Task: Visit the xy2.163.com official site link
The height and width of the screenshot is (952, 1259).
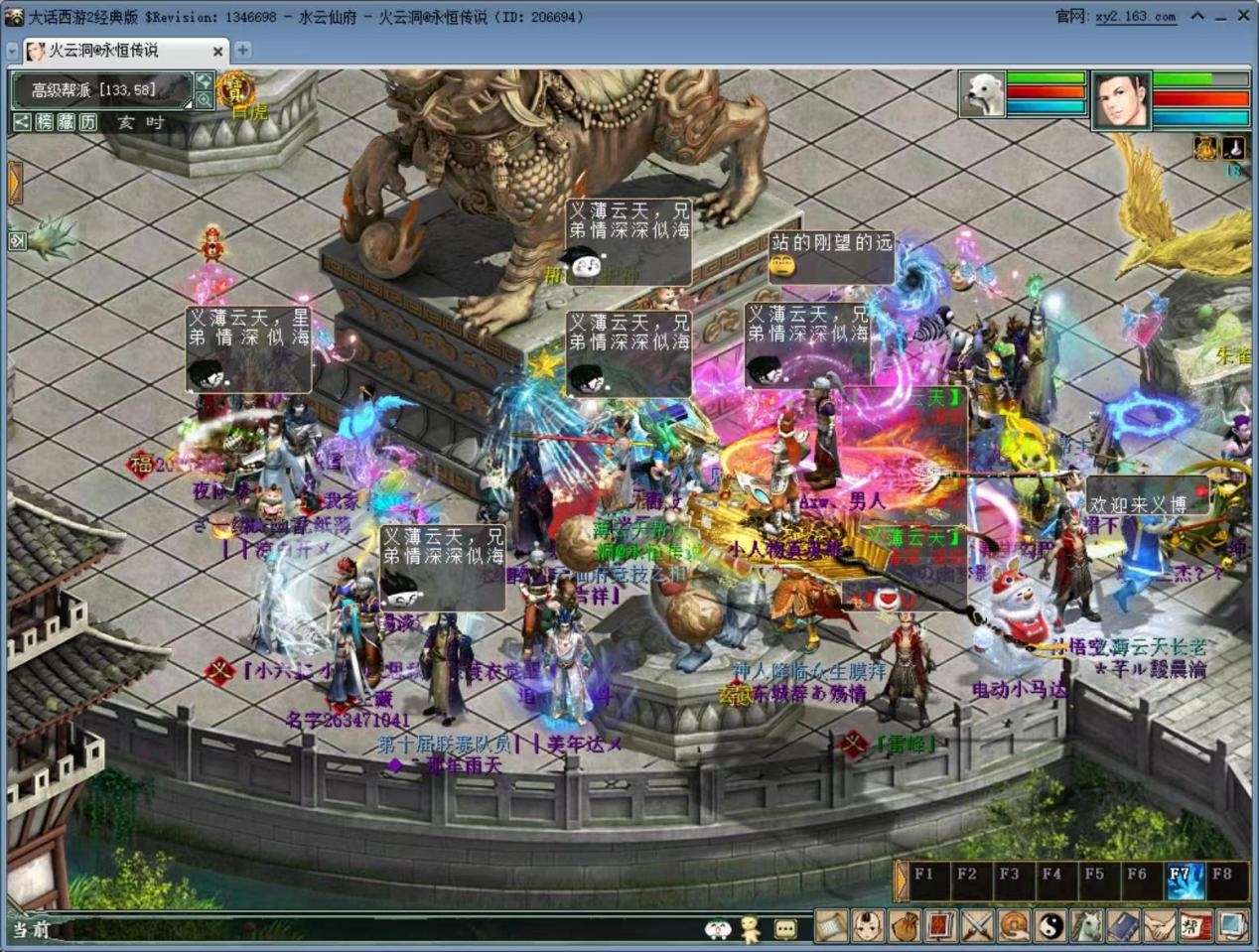Action: pos(1135,17)
